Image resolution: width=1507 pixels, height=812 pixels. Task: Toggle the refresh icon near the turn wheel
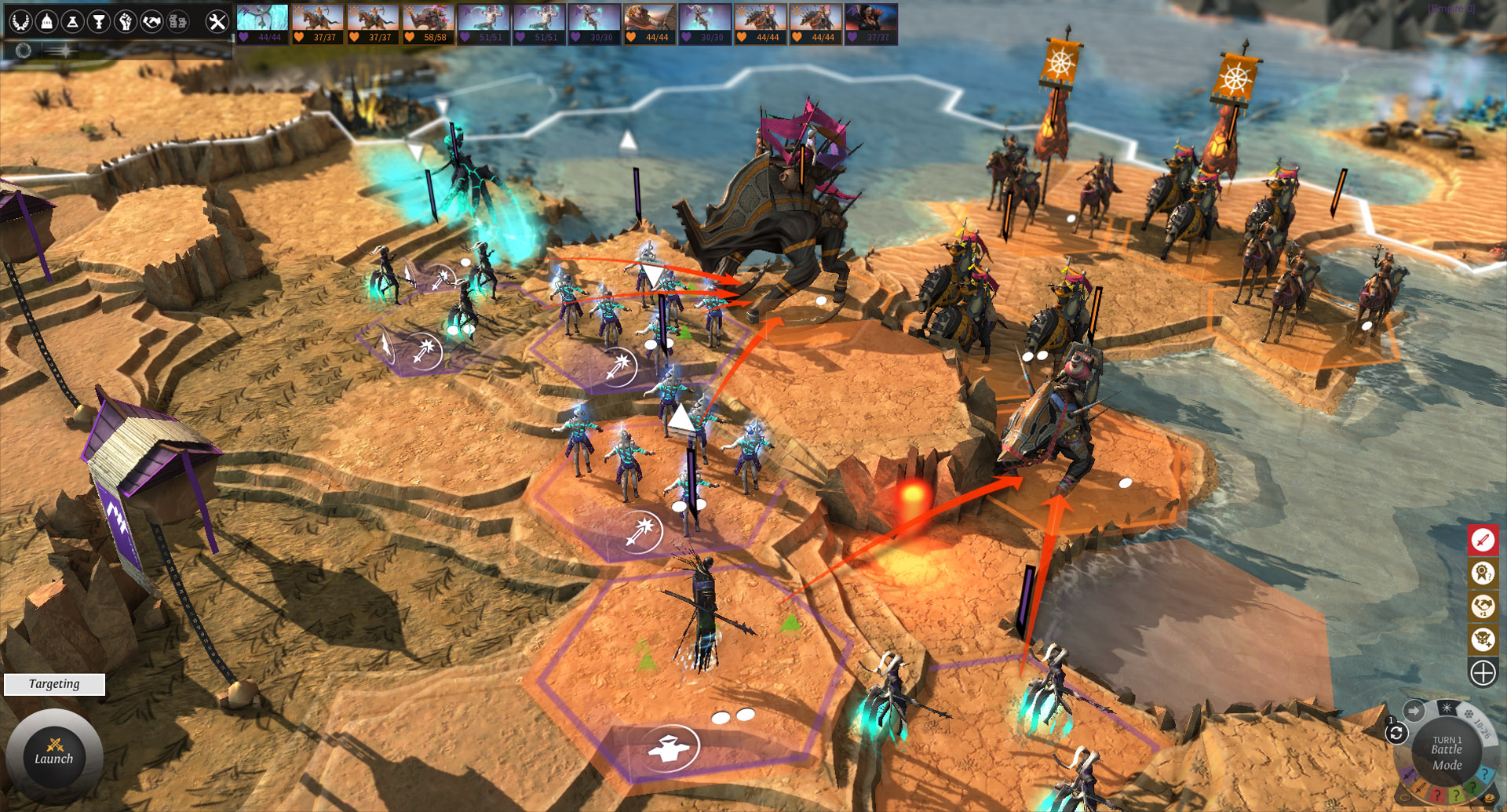pyautogui.click(x=1397, y=732)
